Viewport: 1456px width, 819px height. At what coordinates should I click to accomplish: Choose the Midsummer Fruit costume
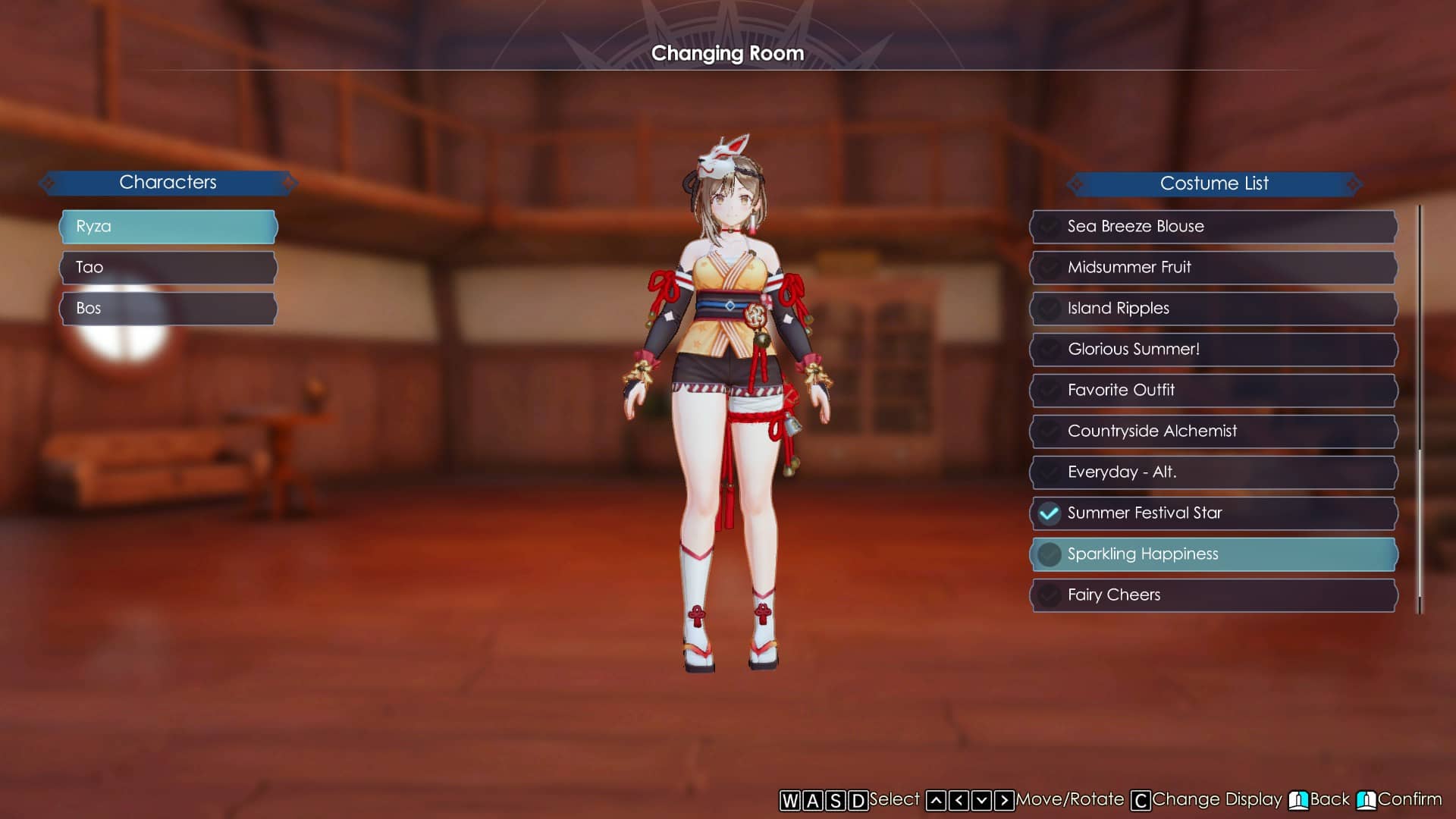click(1213, 268)
